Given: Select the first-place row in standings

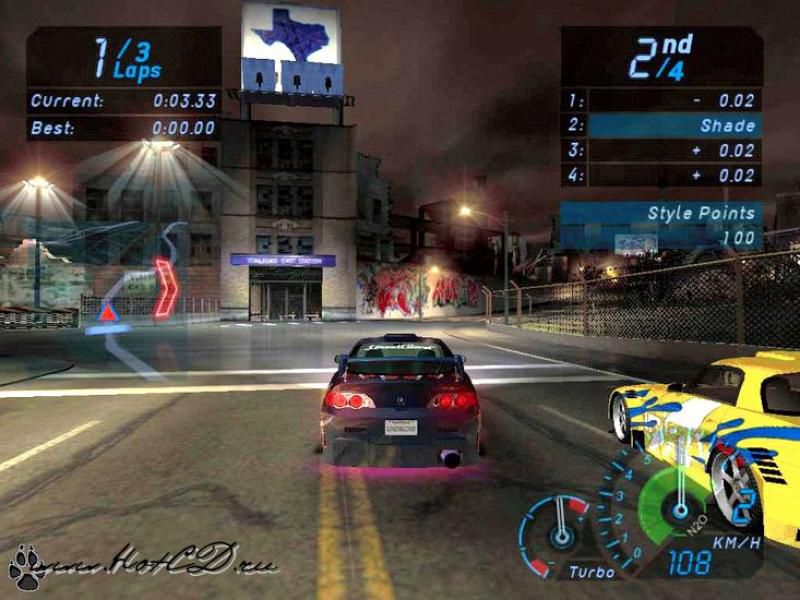Looking at the screenshot, I should point(662,100).
